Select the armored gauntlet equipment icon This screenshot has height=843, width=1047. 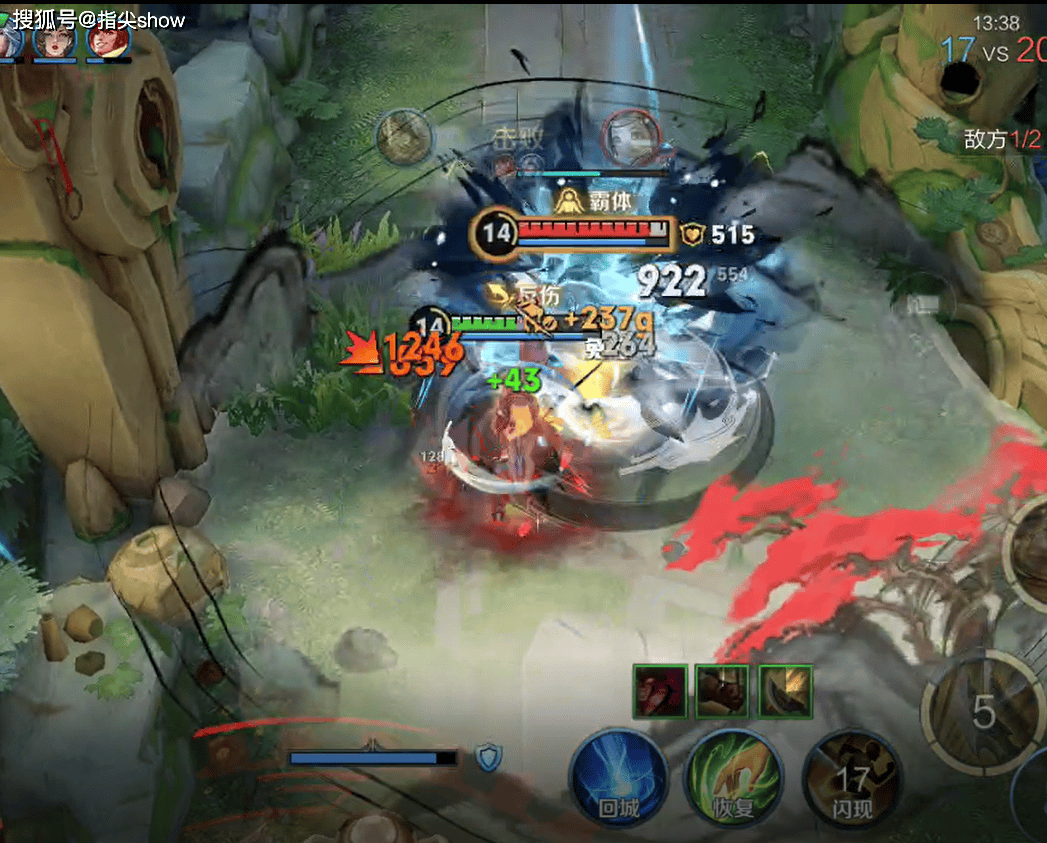point(722,691)
